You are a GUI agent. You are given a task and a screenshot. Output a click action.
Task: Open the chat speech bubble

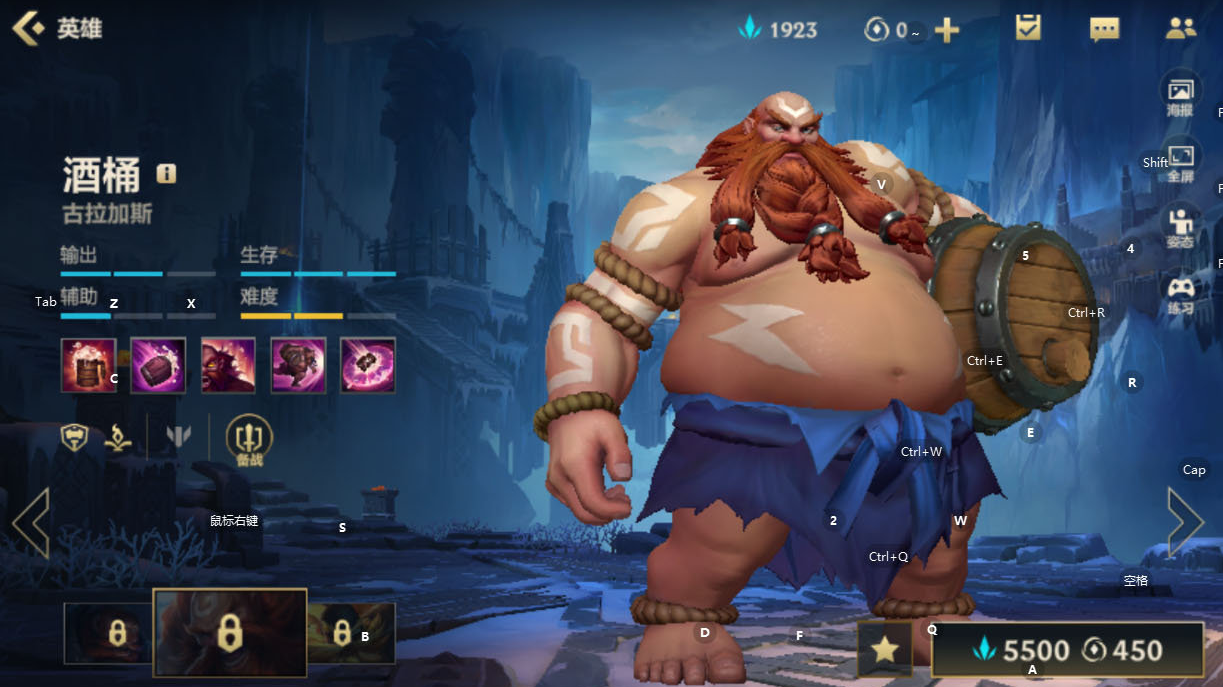1104,29
